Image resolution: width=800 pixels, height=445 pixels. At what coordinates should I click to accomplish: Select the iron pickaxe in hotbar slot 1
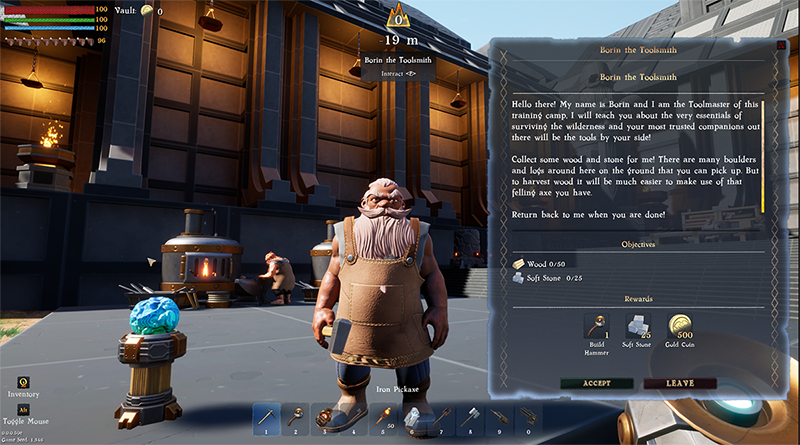click(267, 415)
